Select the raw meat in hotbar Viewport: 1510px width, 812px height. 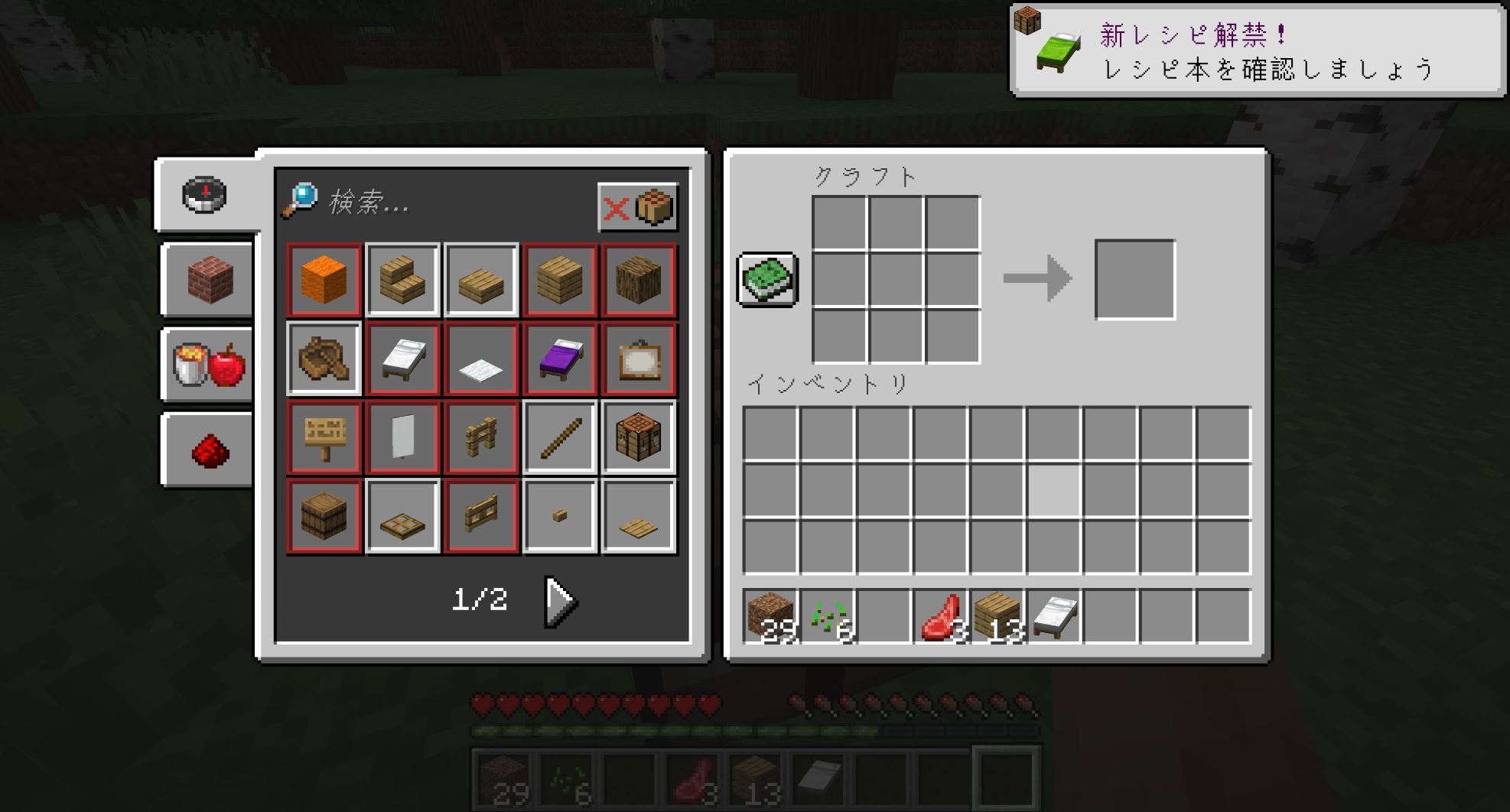pos(941,616)
